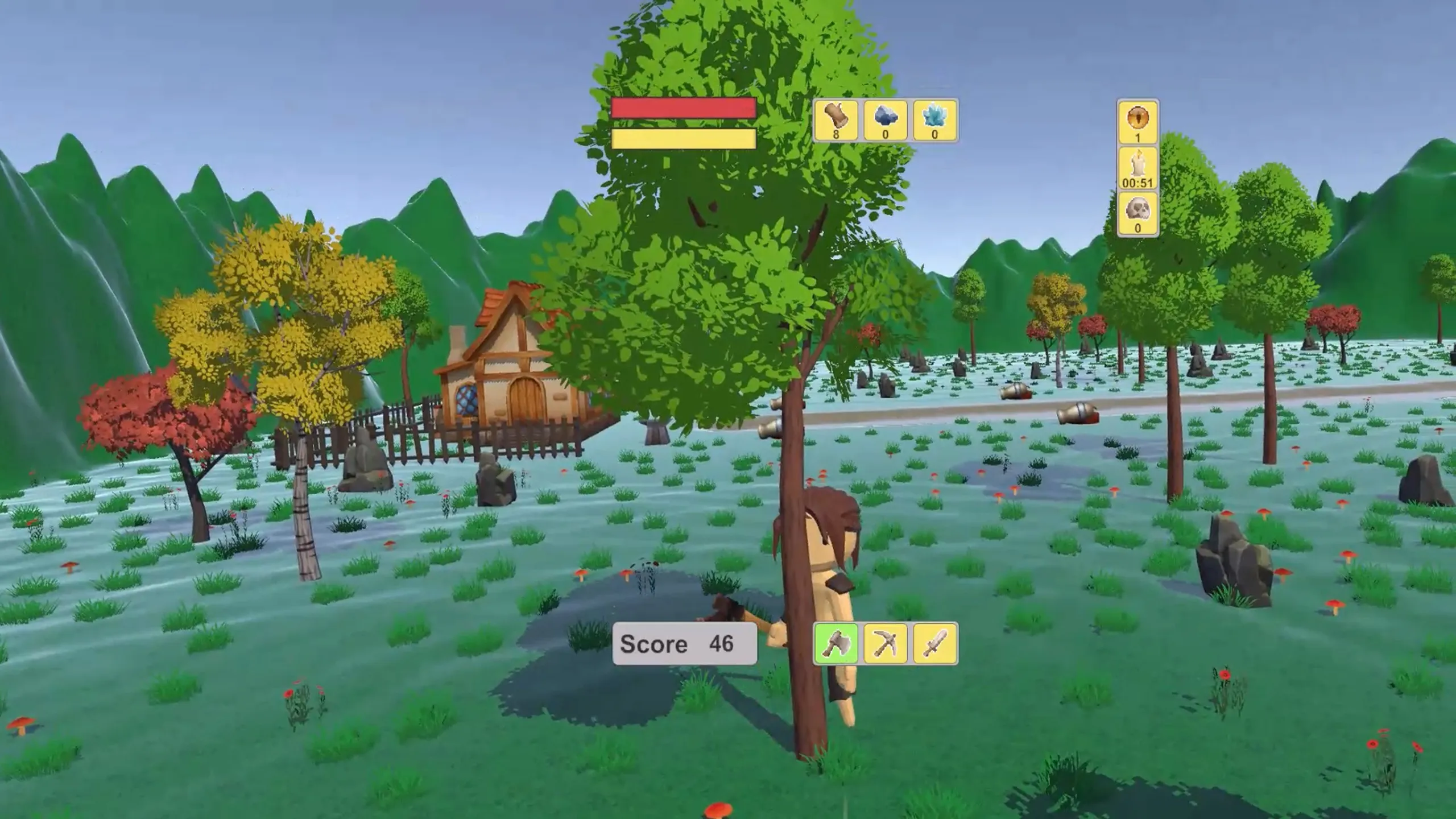
Task: Select the axe tool slot
Action: point(836,644)
